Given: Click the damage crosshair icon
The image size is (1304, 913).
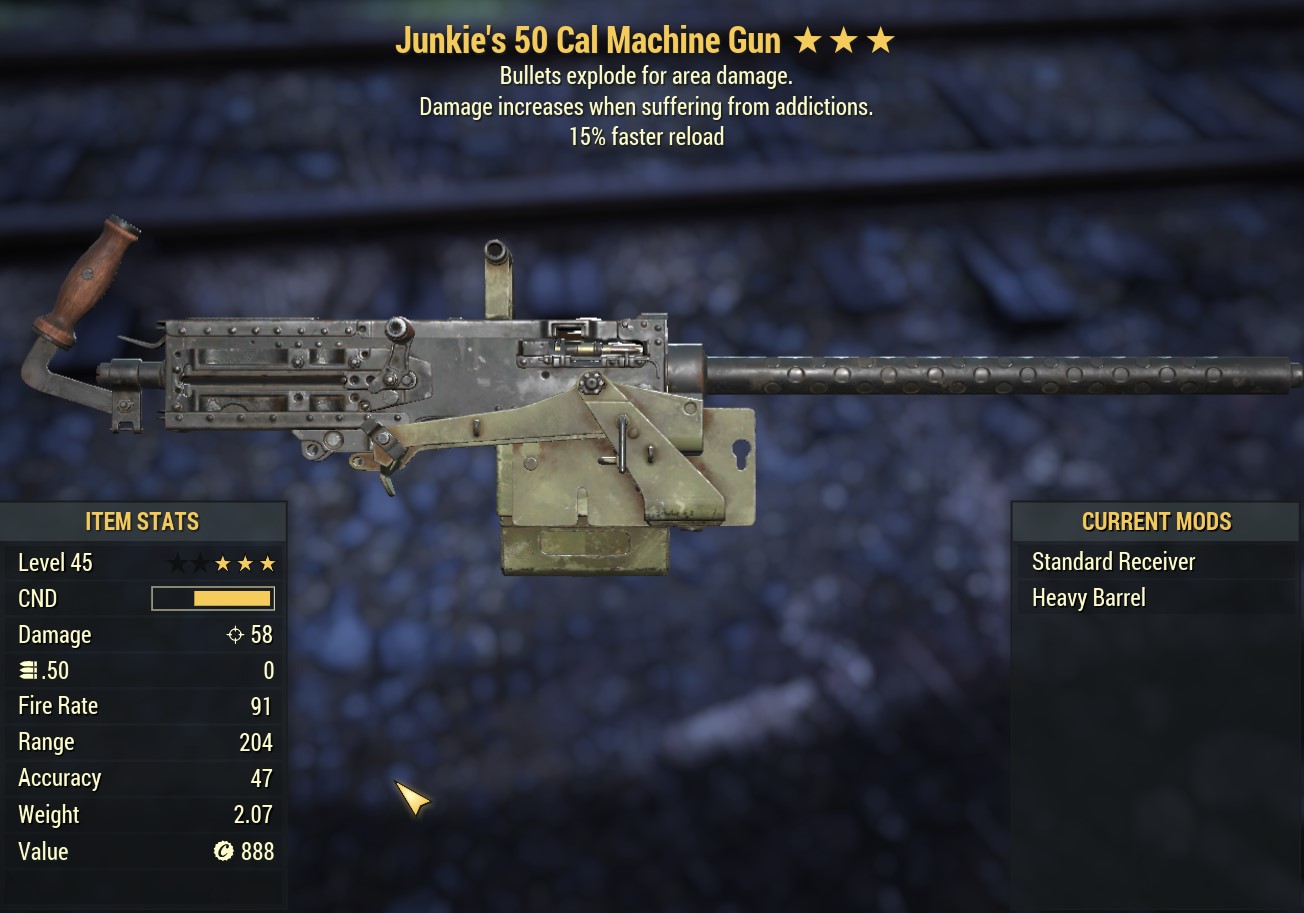Looking at the screenshot, I should [x=235, y=634].
